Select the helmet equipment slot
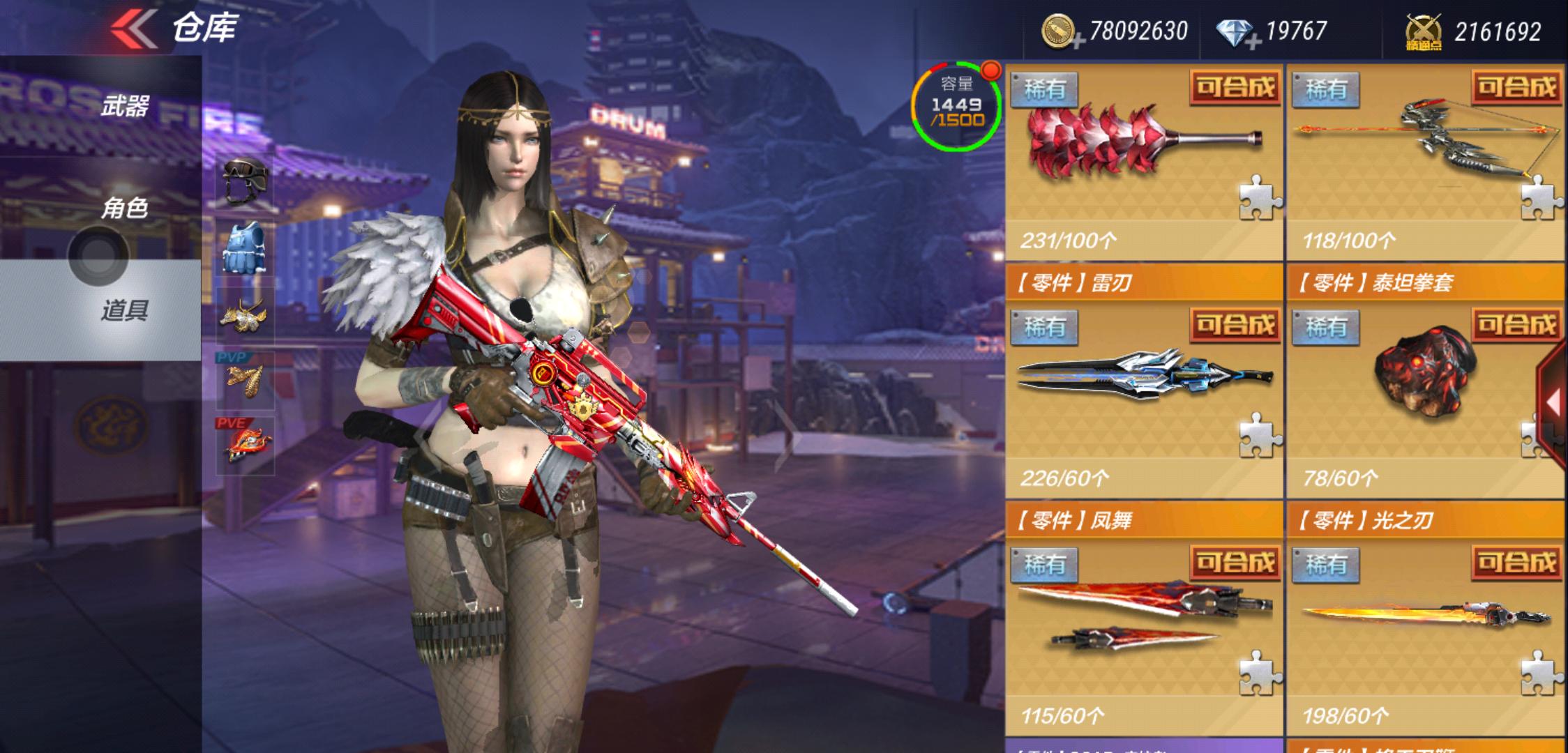Image resolution: width=1568 pixels, height=753 pixels. 245,181
